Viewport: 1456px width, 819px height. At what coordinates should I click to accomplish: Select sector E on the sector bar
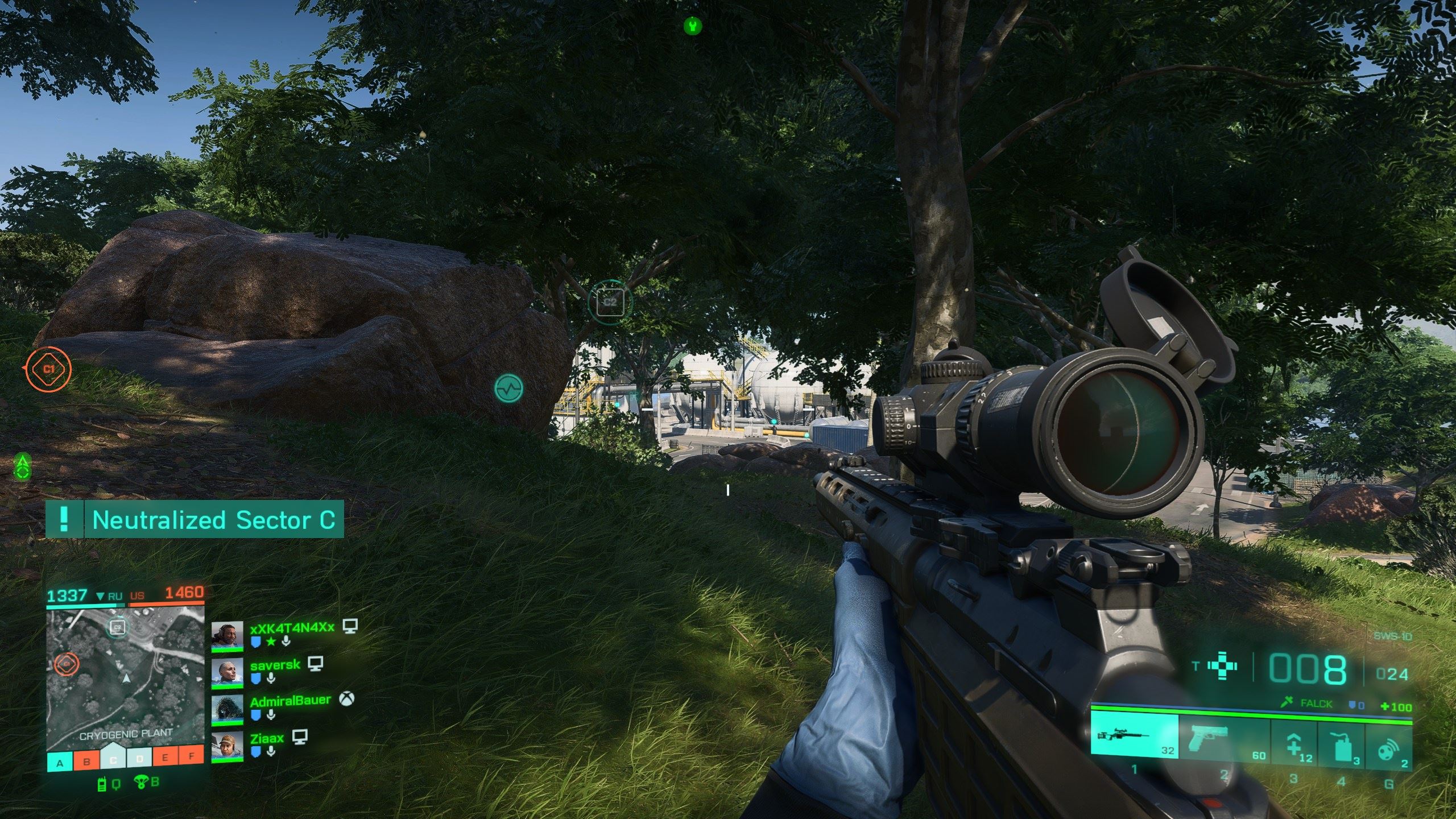click(x=166, y=758)
